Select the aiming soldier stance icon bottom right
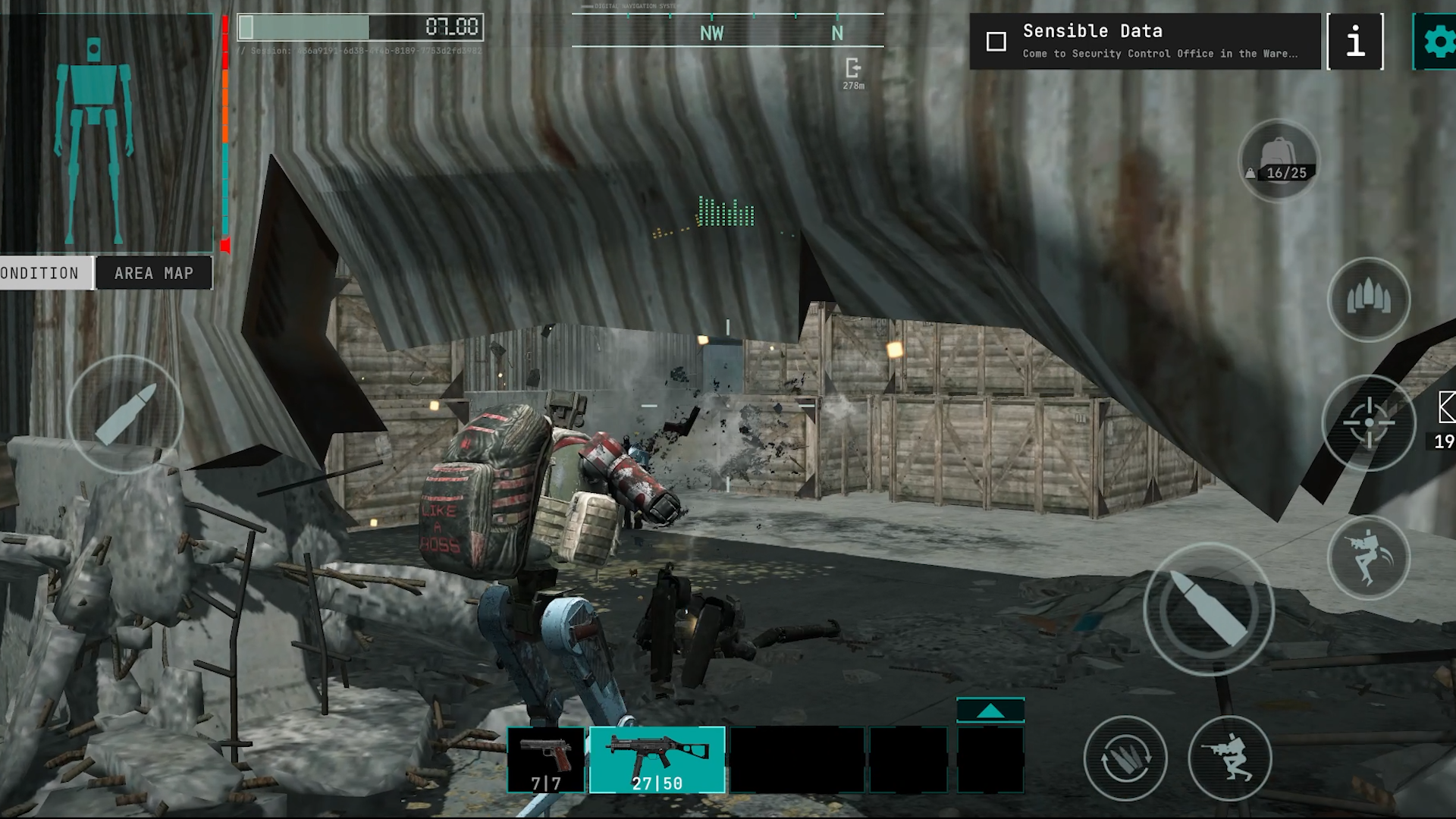1456x819 pixels. (x=1232, y=758)
